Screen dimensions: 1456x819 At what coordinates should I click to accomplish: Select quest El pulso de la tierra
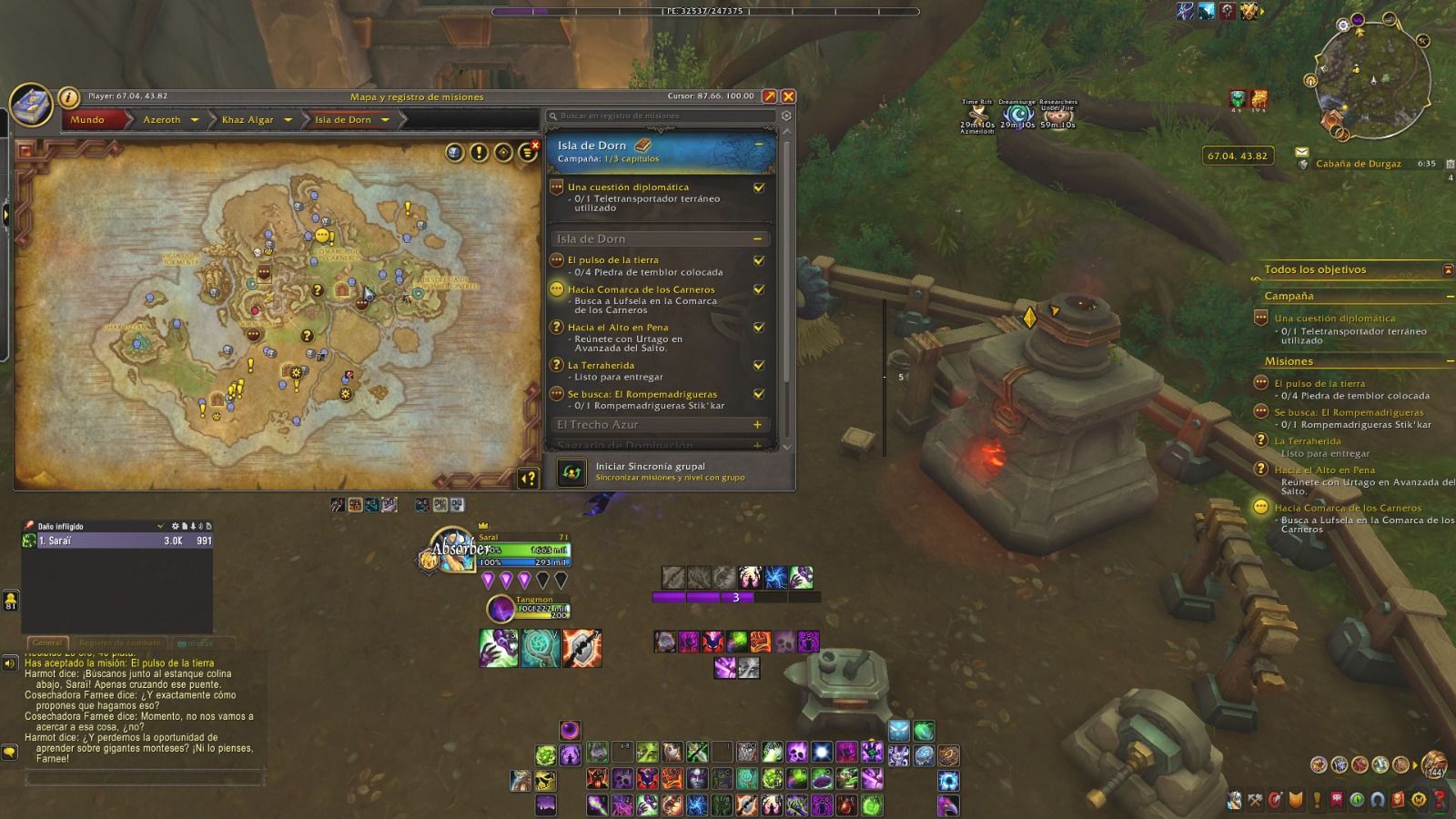click(x=613, y=260)
